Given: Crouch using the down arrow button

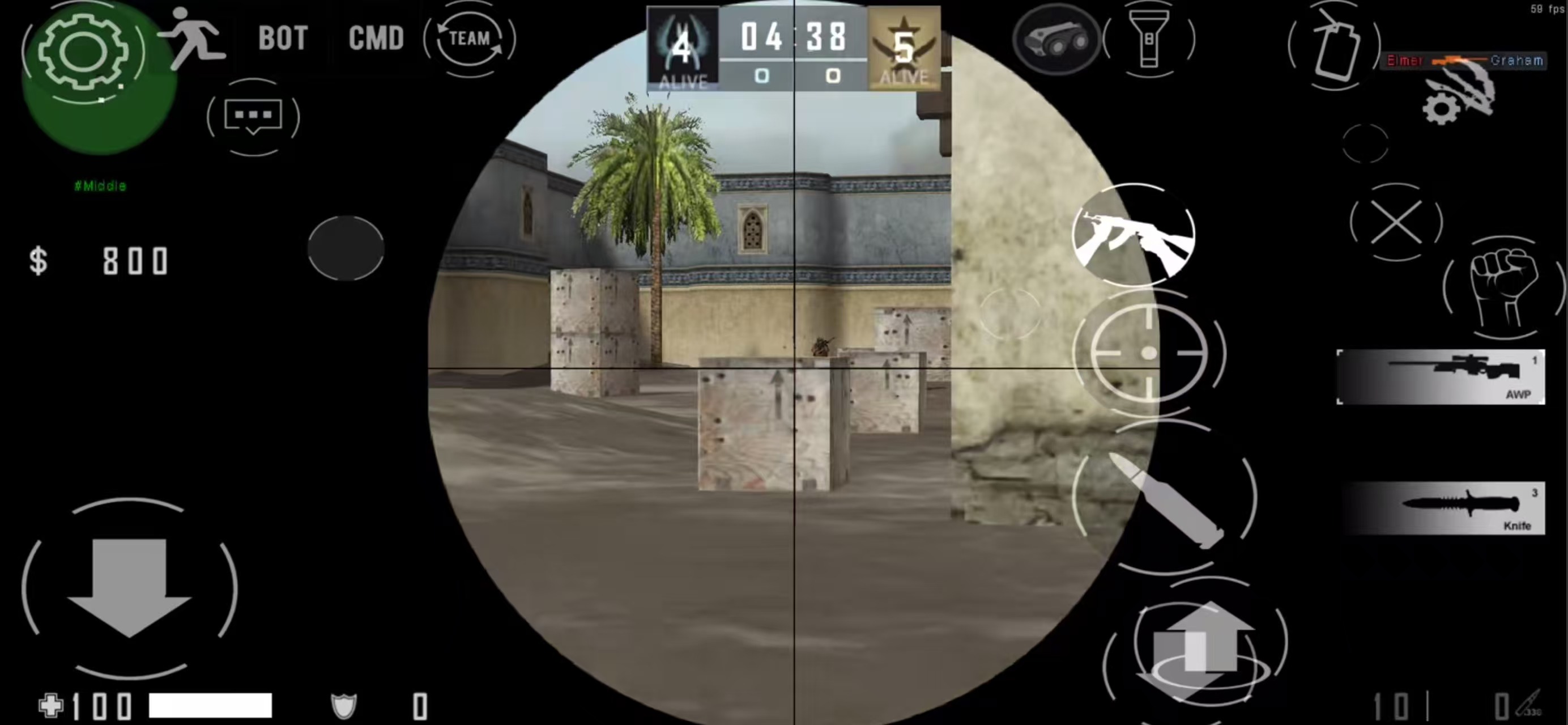Looking at the screenshot, I should pyautogui.click(x=129, y=587).
